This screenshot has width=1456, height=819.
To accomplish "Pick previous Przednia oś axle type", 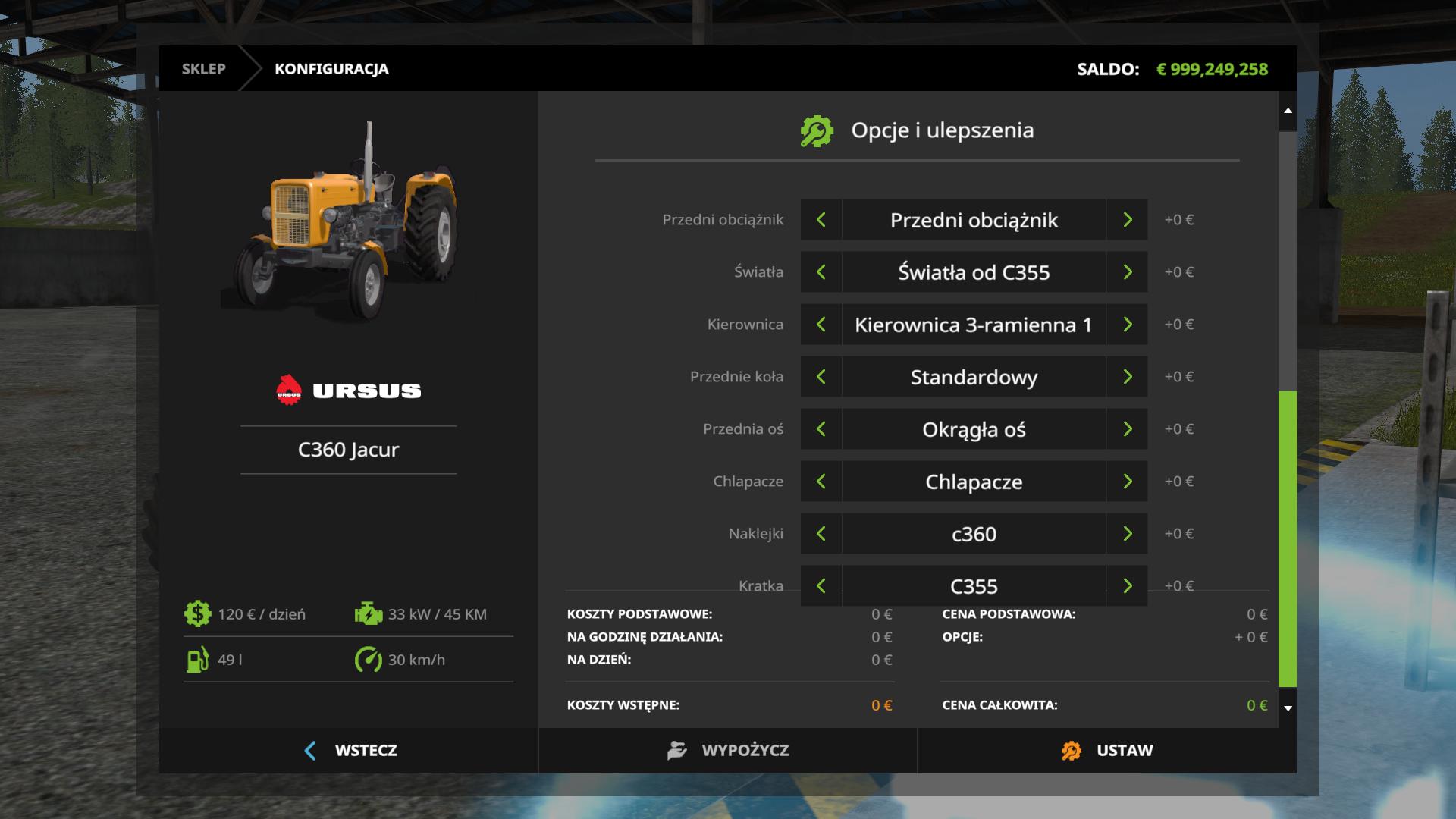I will point(821,429).
